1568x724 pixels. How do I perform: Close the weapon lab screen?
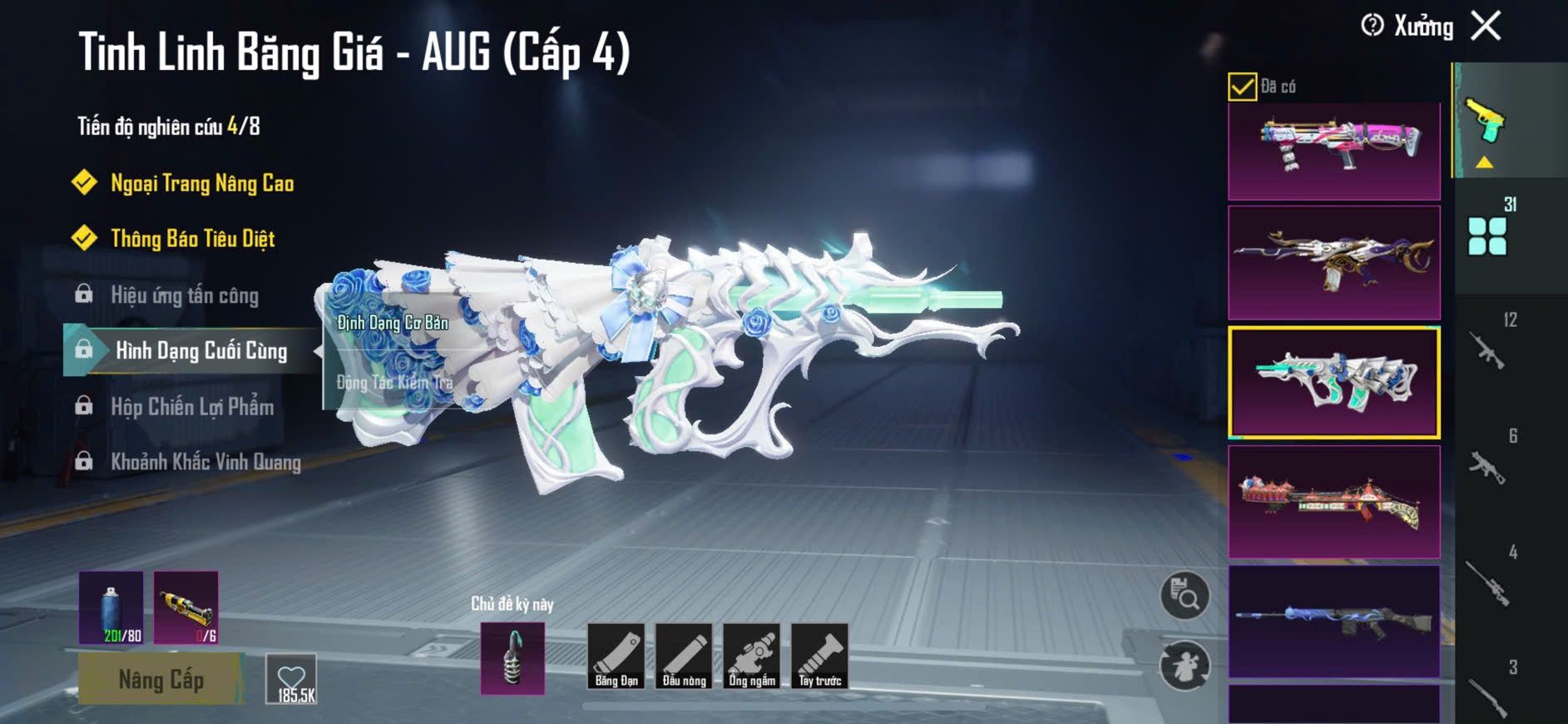pyautogui.click(x=1486, y=26)
